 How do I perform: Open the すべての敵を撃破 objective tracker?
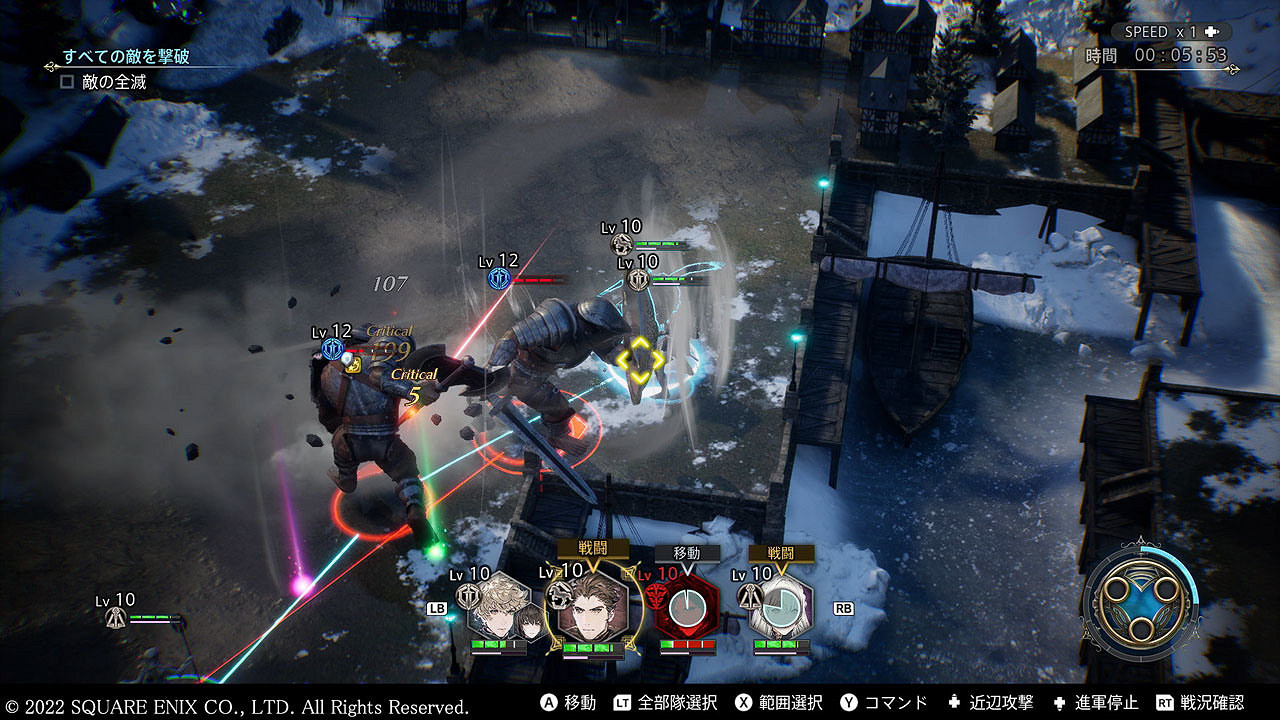click(x=126, y=57)
